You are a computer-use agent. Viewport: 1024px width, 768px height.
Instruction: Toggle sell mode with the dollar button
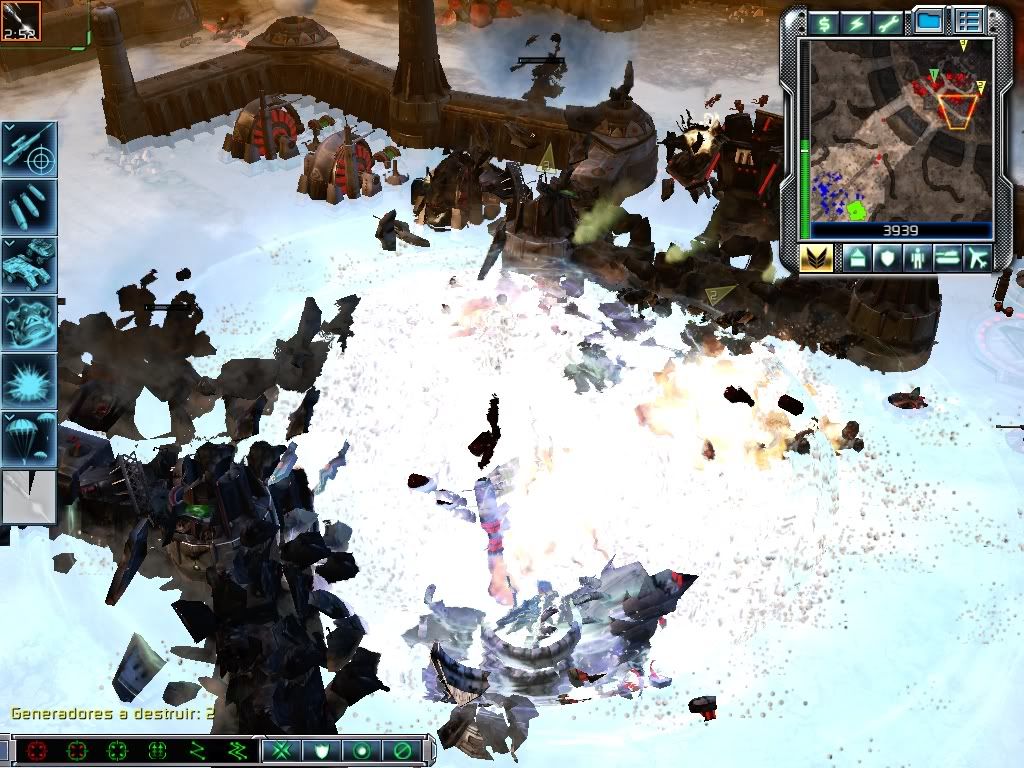[824, 23]
